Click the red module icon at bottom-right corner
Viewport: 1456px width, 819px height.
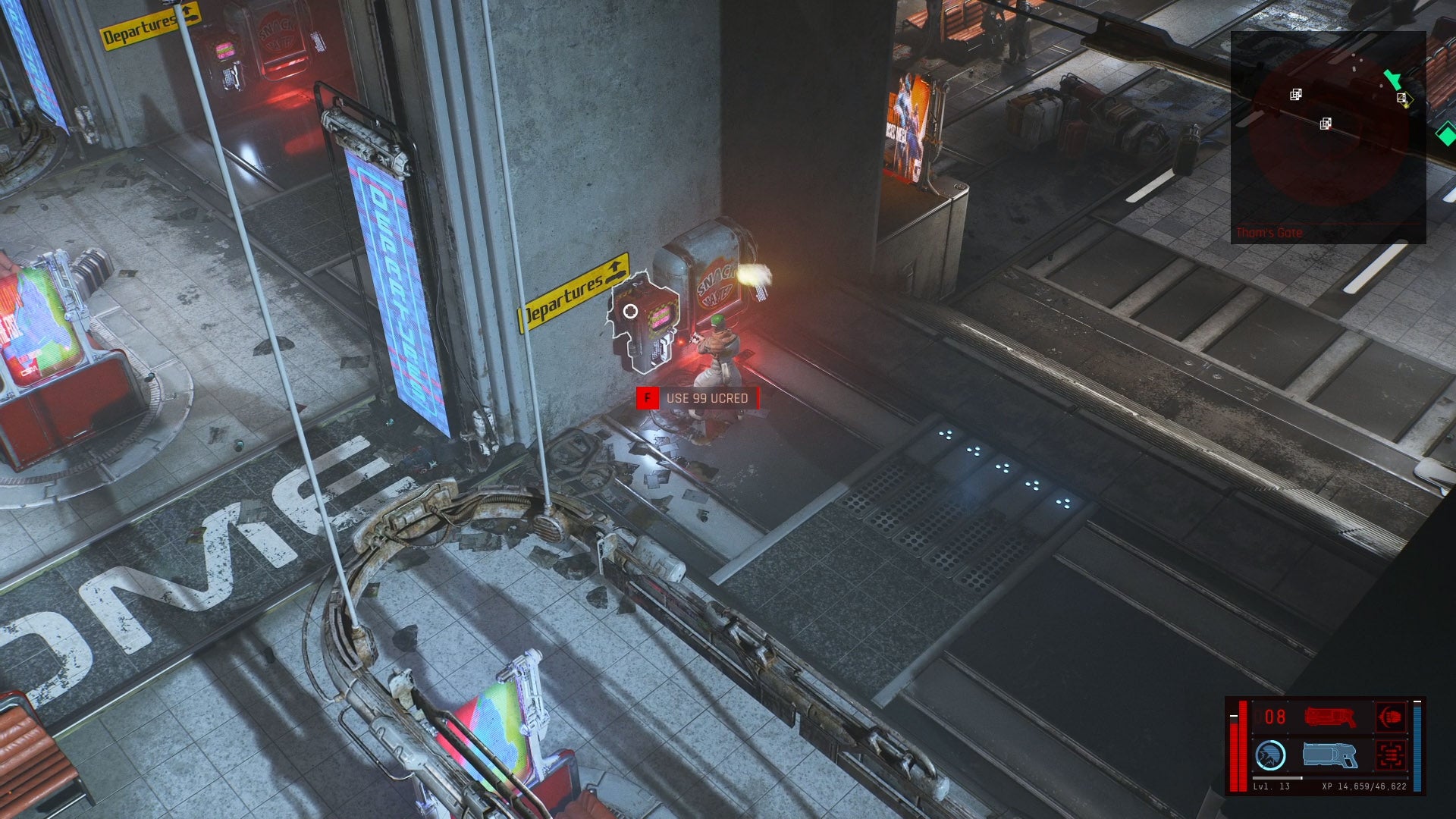click(1390, 755)
